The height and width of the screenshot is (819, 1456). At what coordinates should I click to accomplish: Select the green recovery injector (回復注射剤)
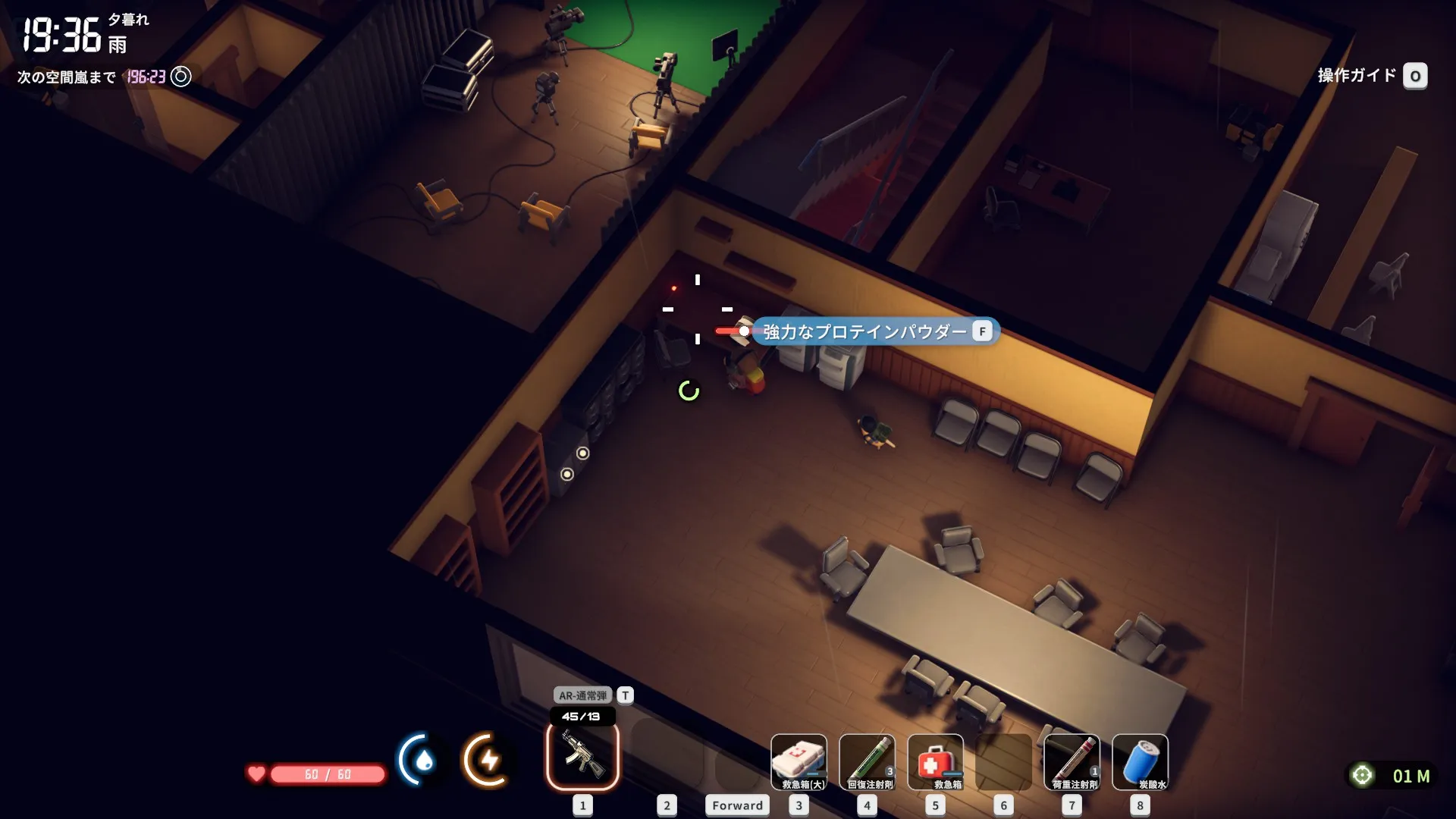867,761
